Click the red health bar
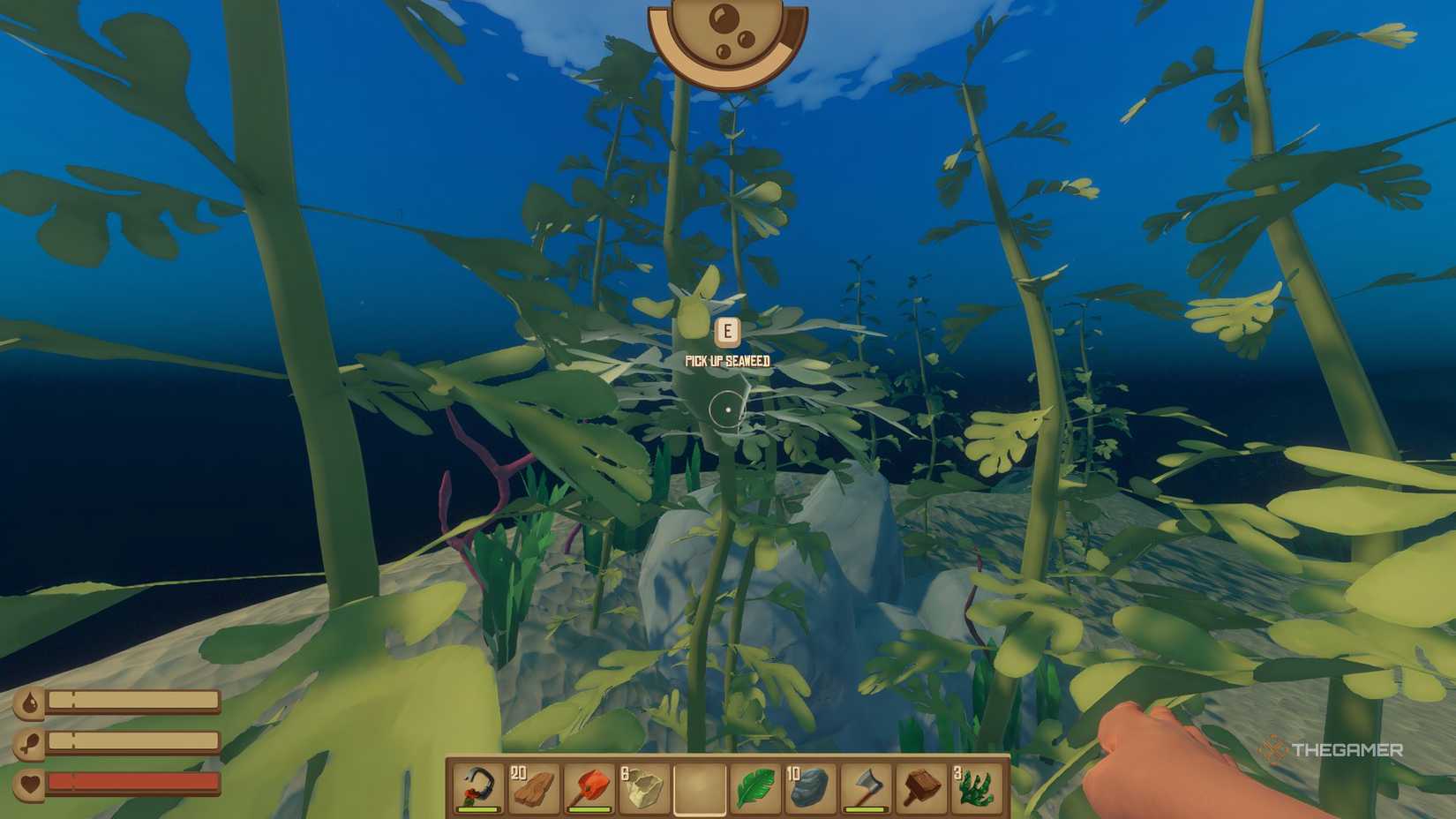This screenshot has width=1456, height=819. 132,782
